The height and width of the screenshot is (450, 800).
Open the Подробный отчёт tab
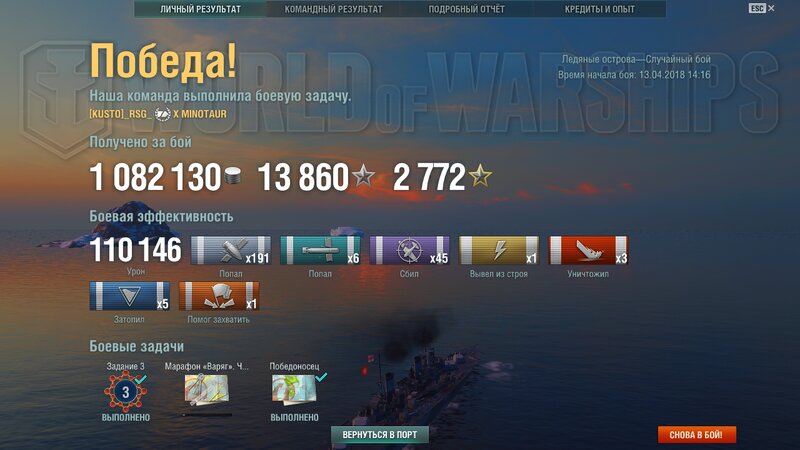pos(468,9)
